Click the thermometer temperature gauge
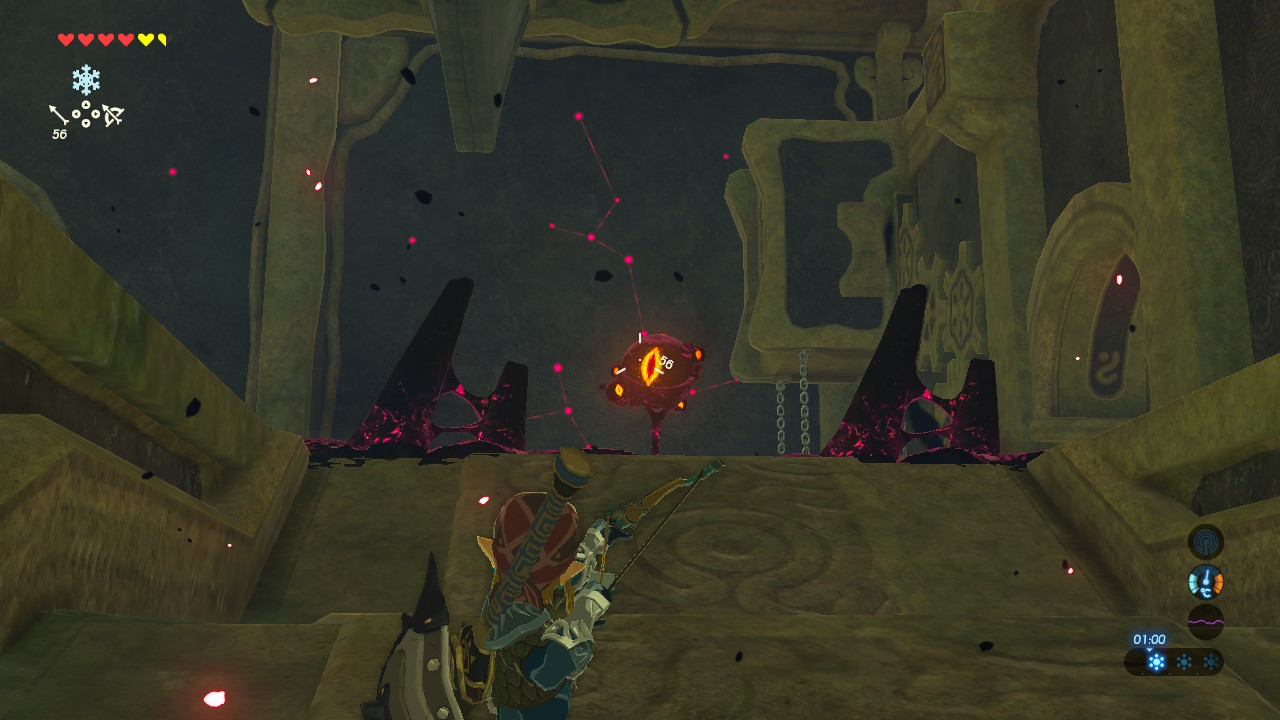 point(1205,581)
